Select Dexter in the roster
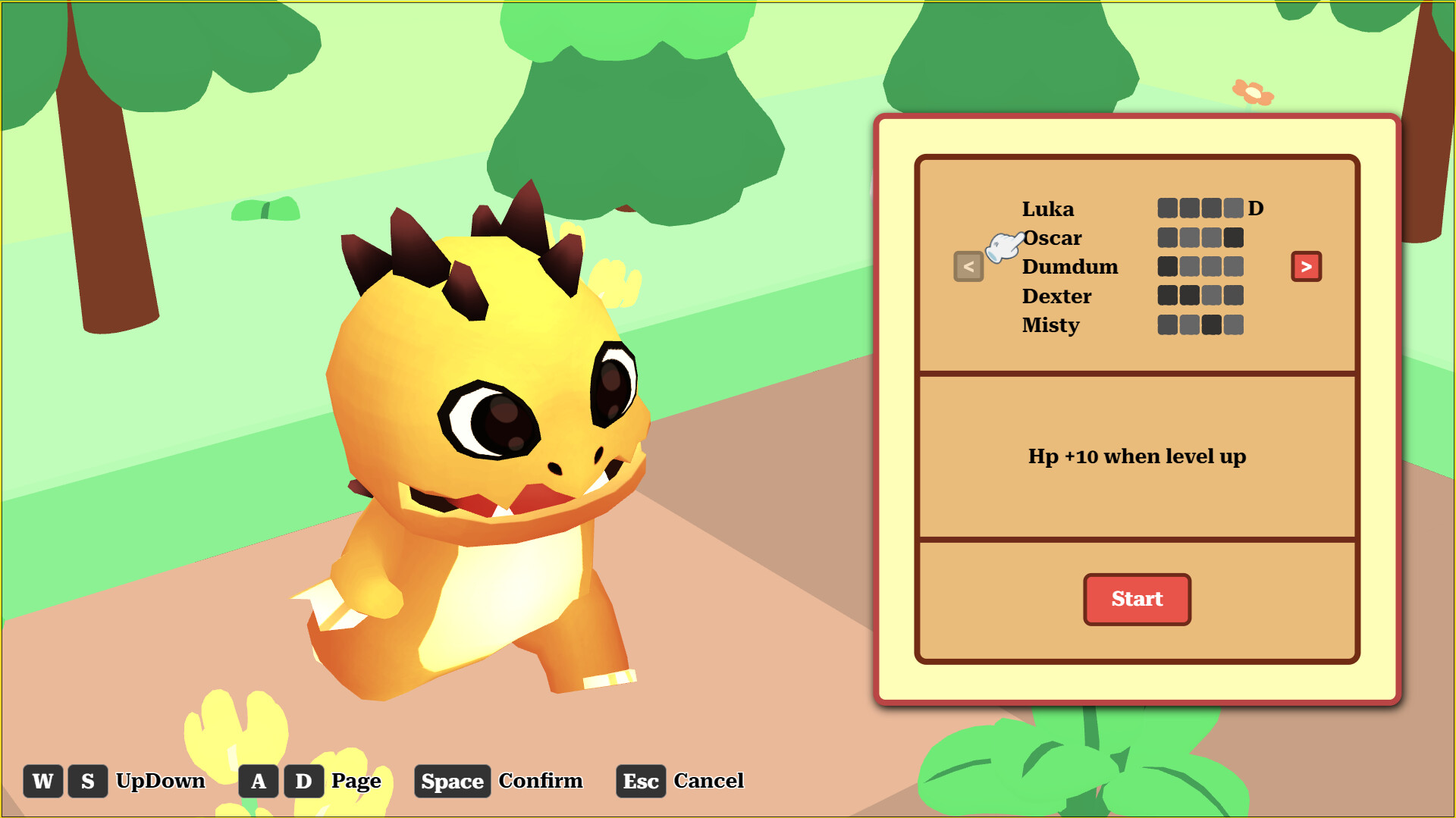 1057,296
